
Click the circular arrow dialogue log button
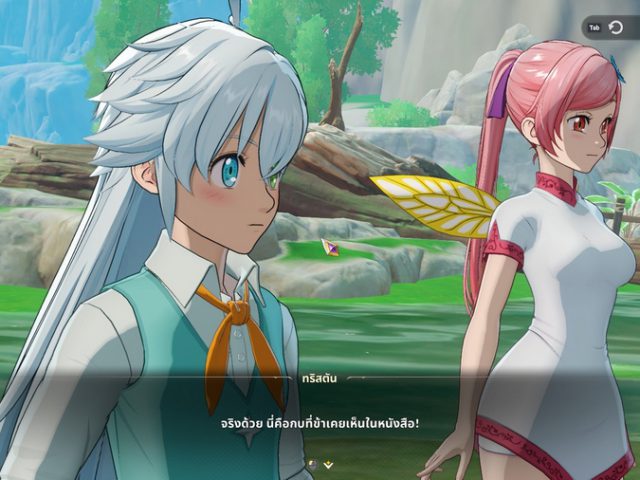[616, 28]
